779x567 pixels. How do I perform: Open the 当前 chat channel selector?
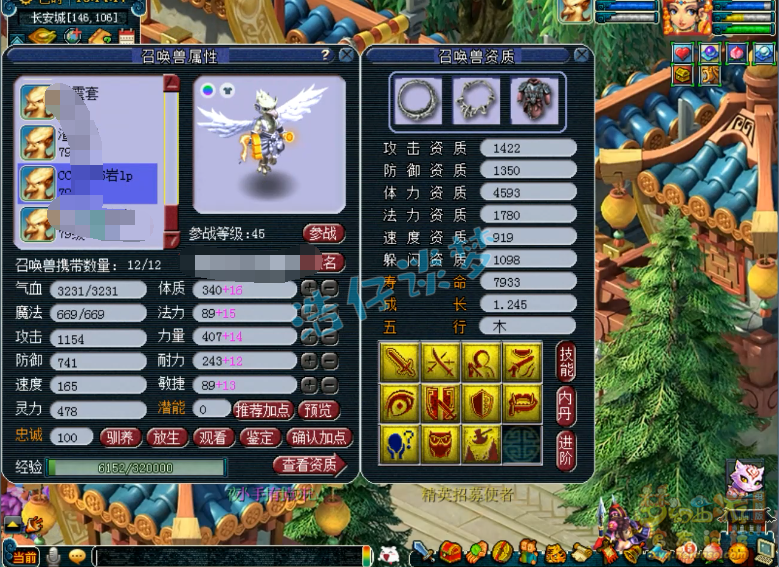tap(22, 556)
